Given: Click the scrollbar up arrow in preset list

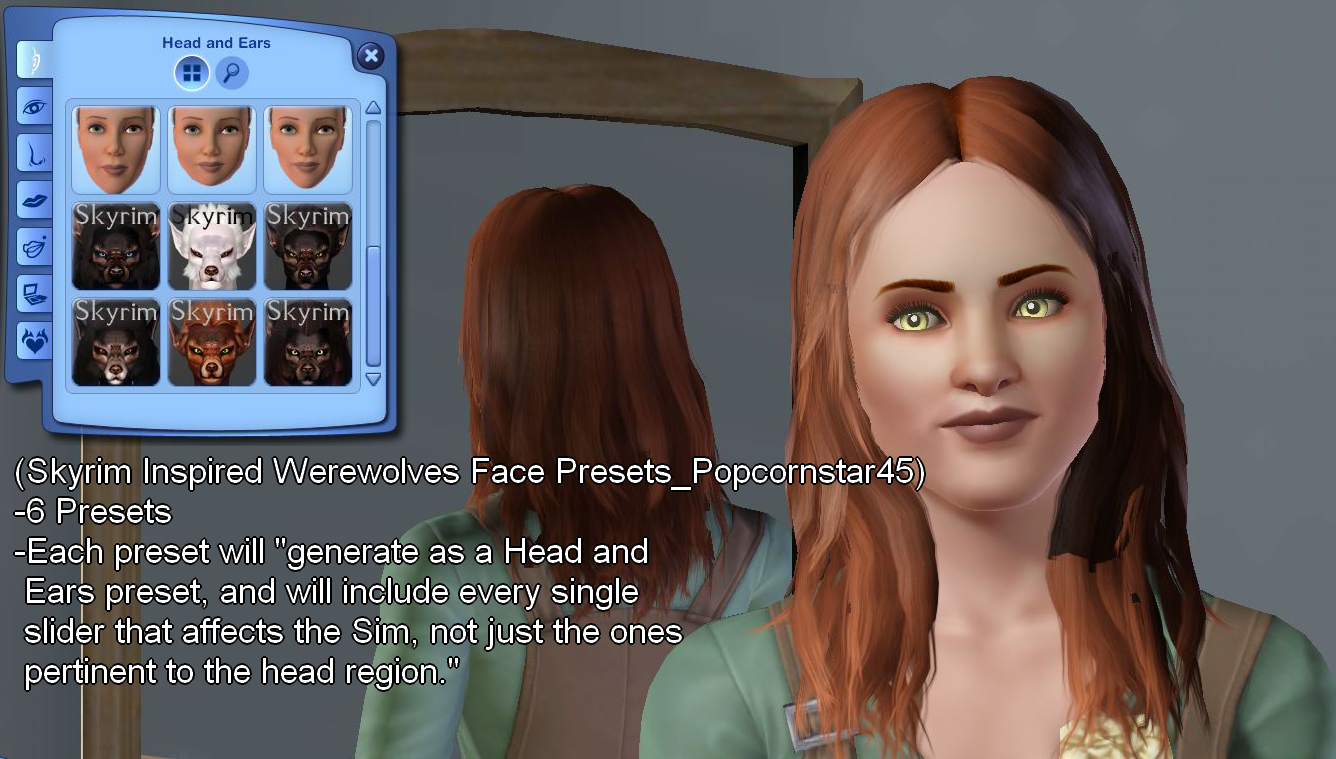Looking at the screenshot, I should 372,105.
